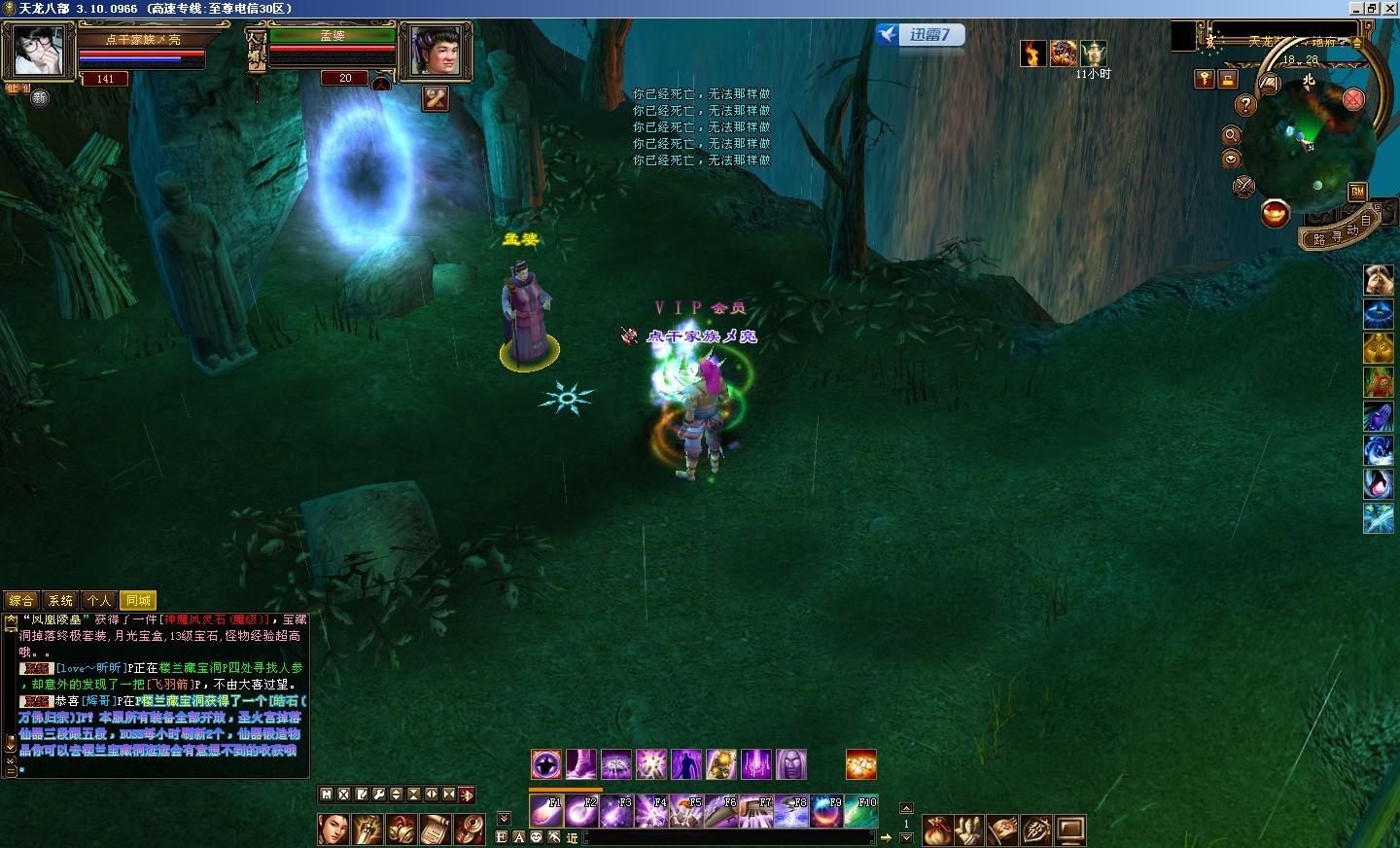Switch to the 综合 chat tab
Image resolution: width=1400 pixels, height=848 pixels.
21,601
